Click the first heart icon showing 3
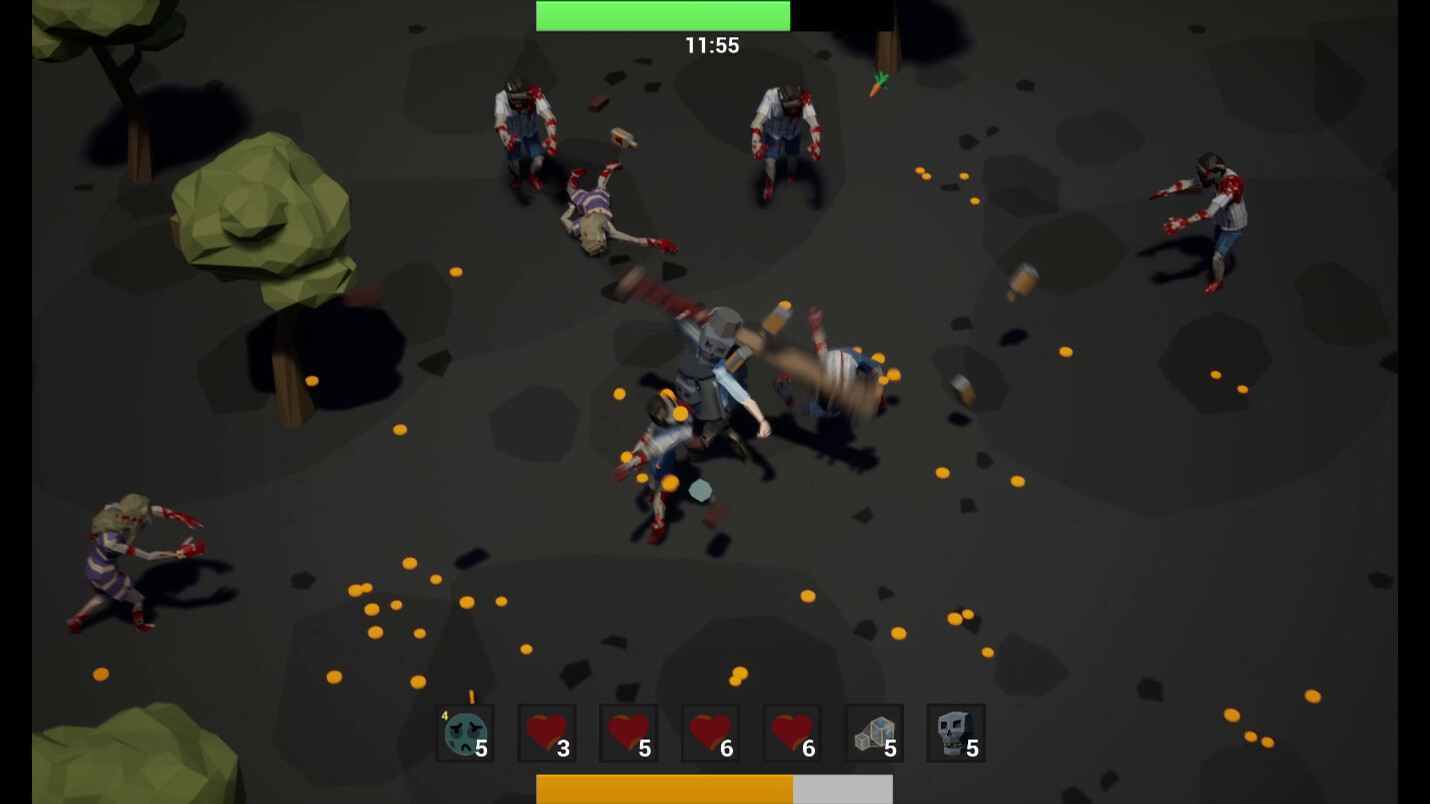 click(x=546, y=733)
